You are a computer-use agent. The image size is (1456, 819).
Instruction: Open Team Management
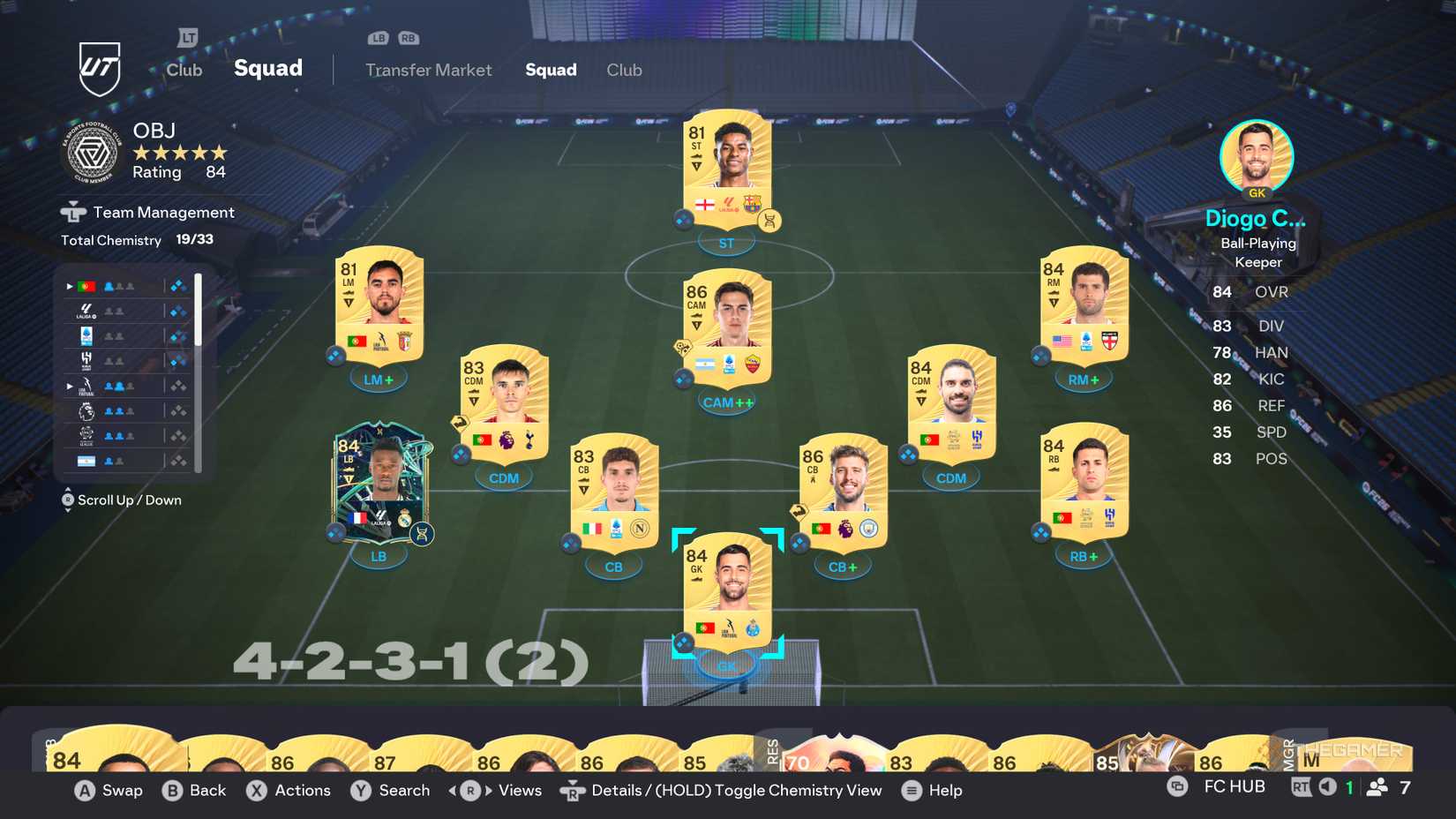point(150,212)
